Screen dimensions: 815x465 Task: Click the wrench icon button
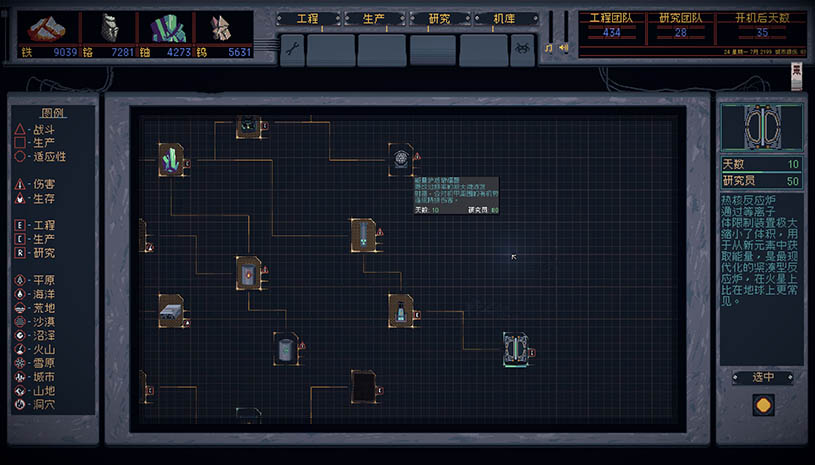coord(292,49)
